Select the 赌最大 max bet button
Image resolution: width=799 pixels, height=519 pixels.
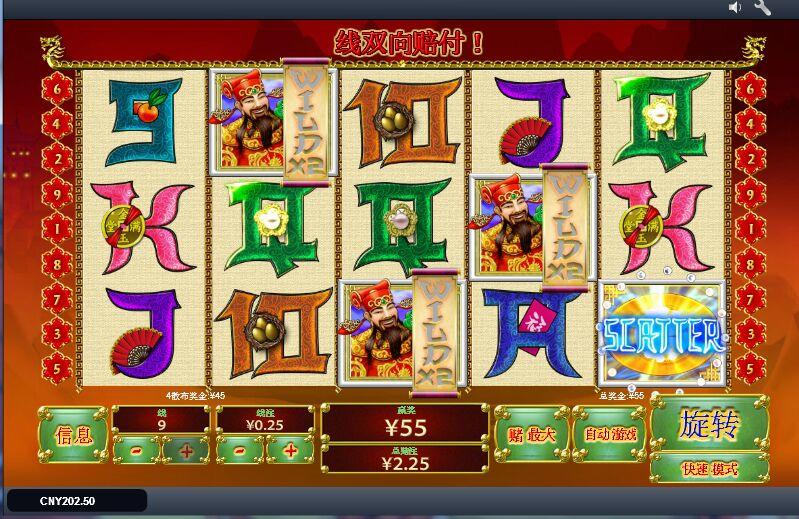[x=531, y=435]
